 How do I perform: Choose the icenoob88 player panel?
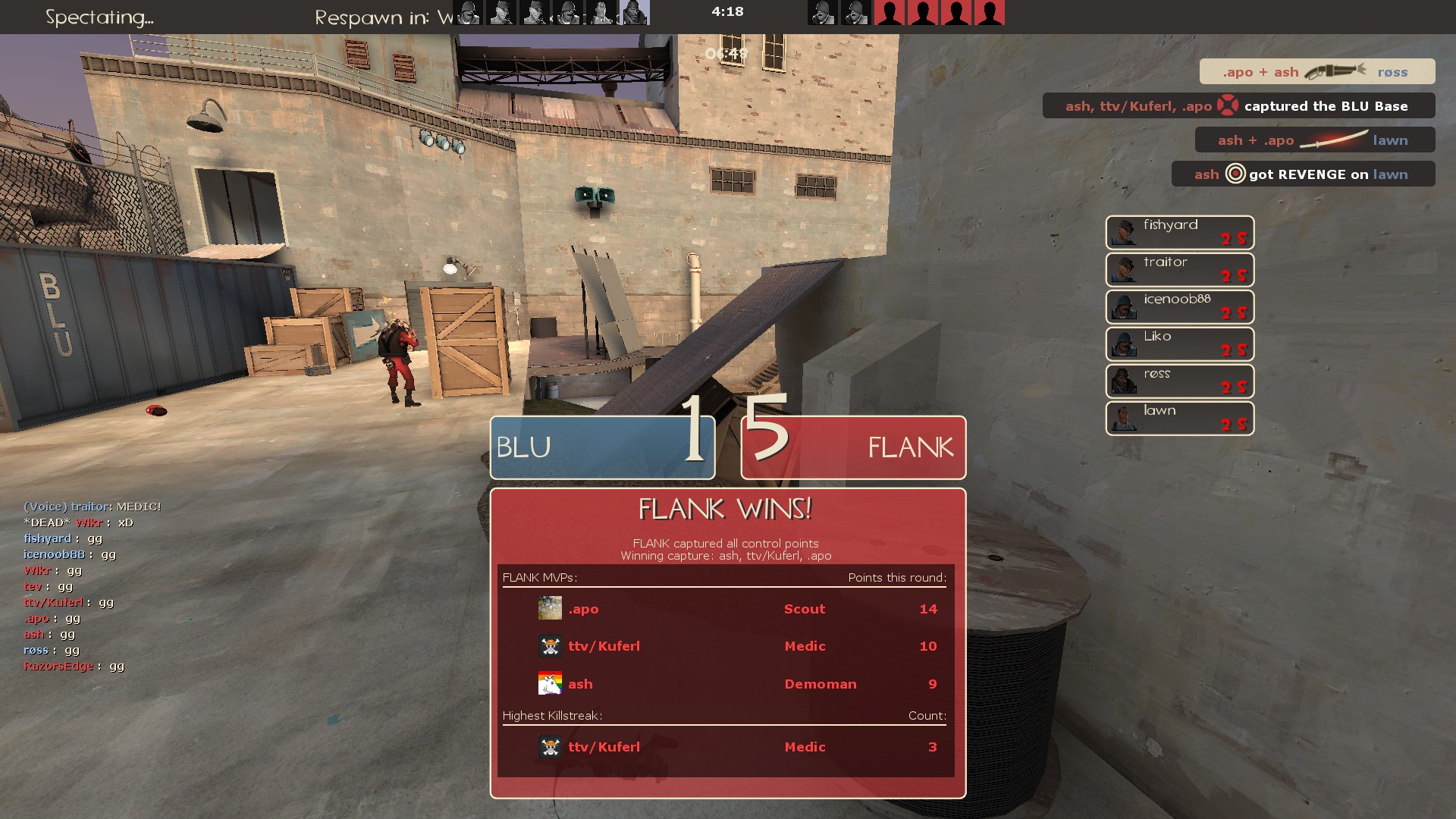coord(1179,307)
